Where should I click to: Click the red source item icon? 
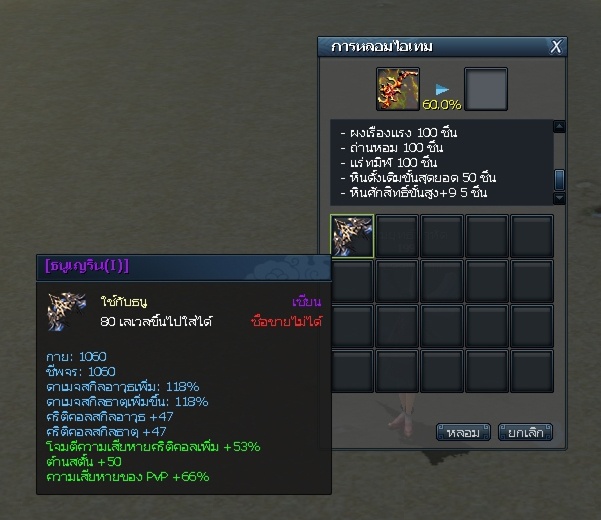pyautogui.click(x=397, y=89)
